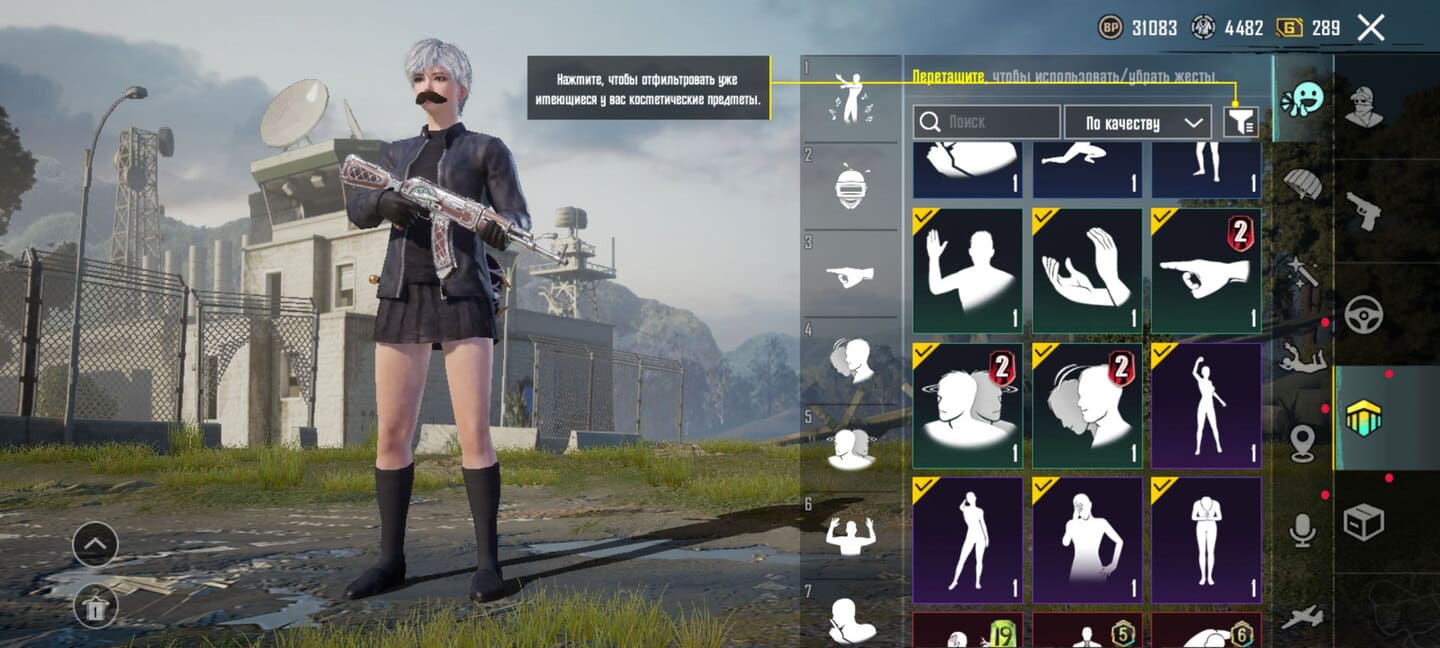This screenshot has width=1440, height=648.
Task: Close the inventory screen with the X
Action: tap(1371, 28)
